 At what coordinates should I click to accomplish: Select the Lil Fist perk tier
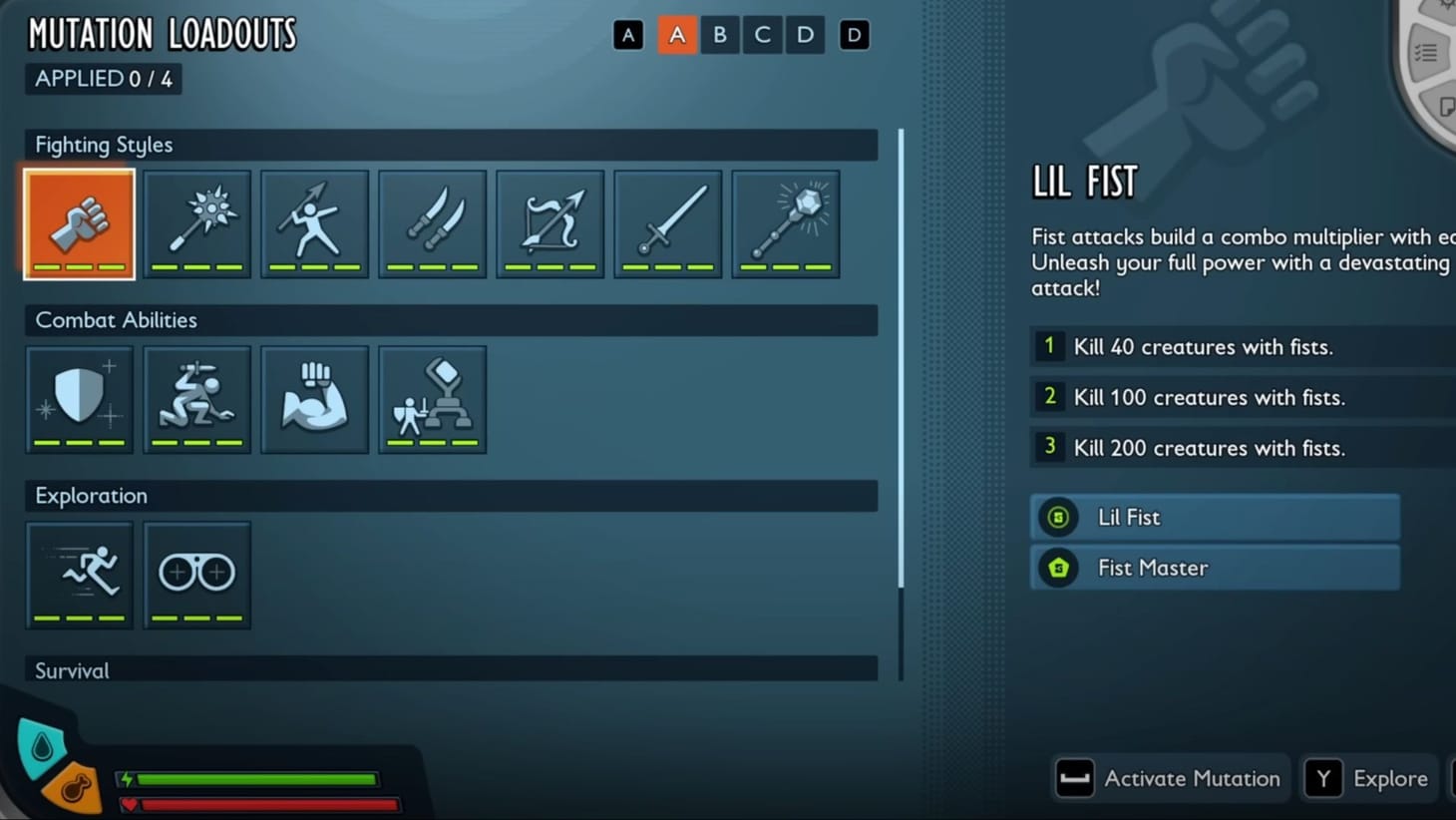point(1215,517)
